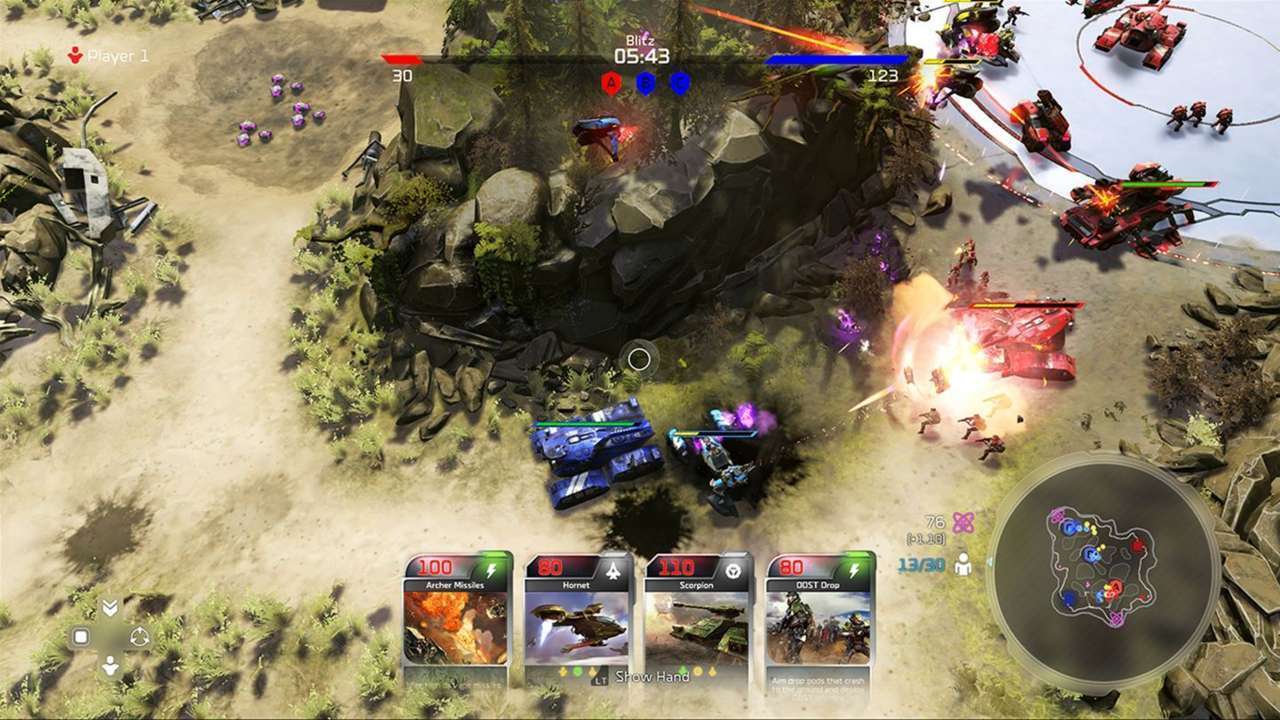This screenshot has height=720, width=1280.
Task: Pick the Scorpion tank card
Action: pyautogui.click(x=698, y=618)
